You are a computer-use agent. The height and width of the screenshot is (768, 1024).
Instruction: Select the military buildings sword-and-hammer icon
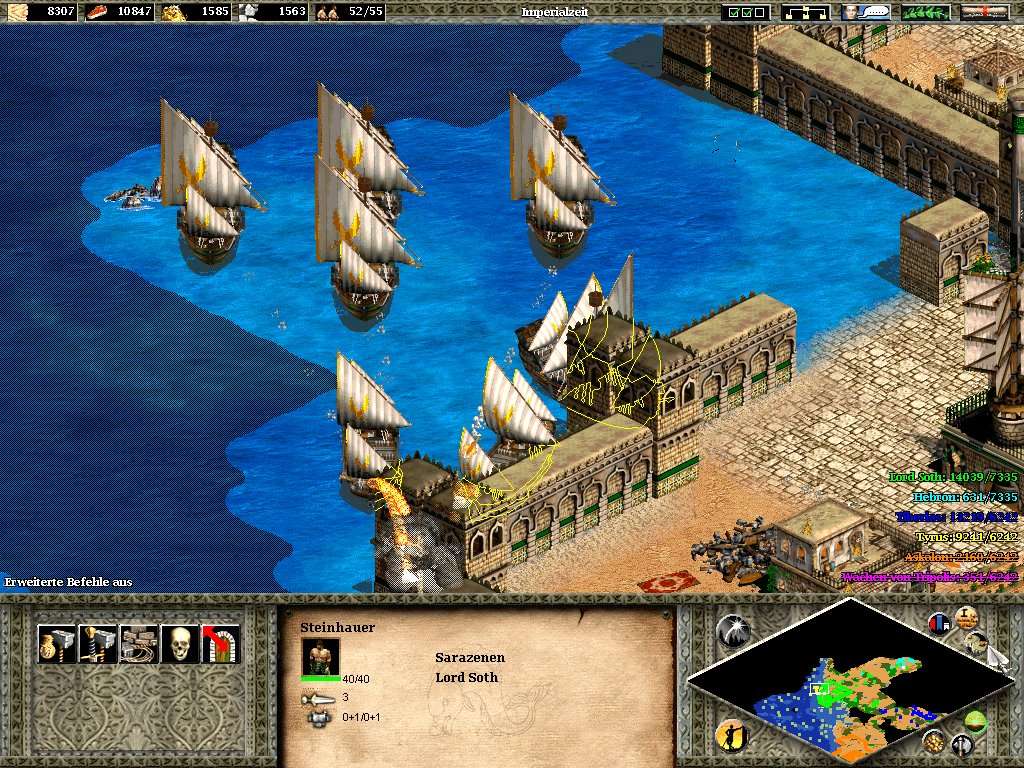(x=97, y=644)
